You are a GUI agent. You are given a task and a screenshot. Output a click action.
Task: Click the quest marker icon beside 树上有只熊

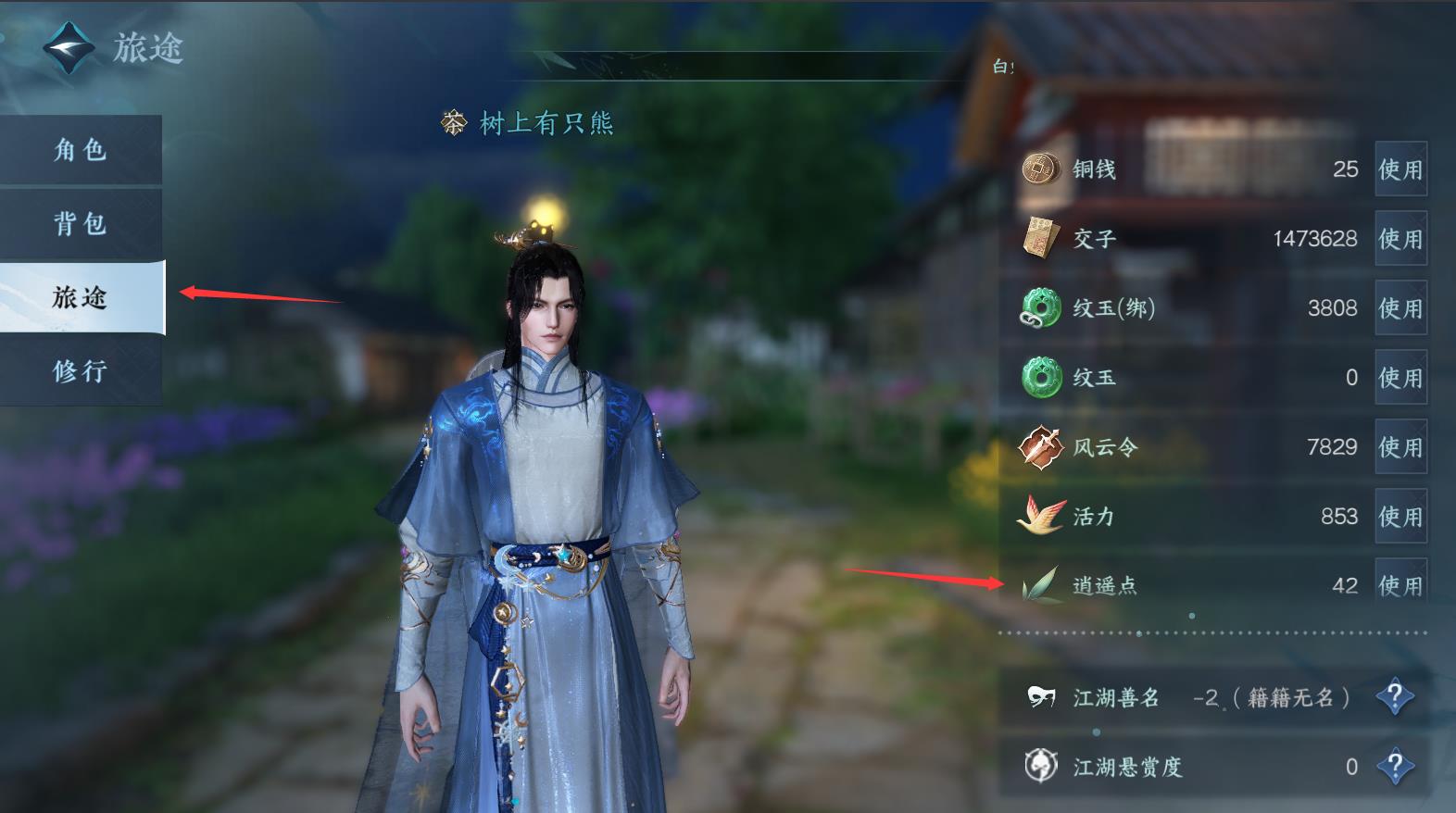click(452, 121)
